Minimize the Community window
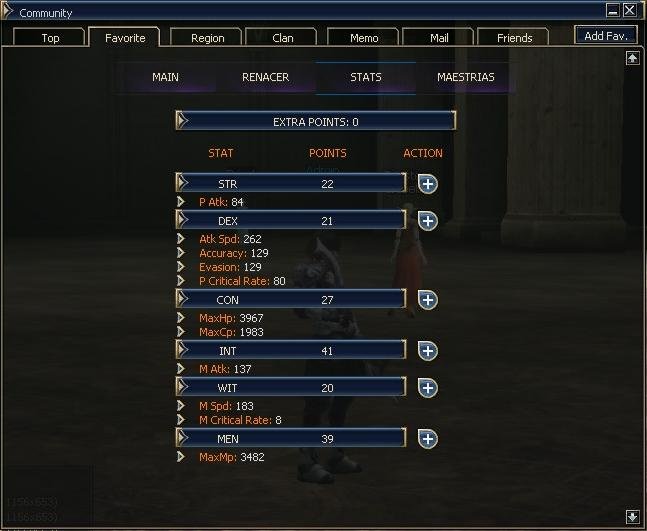The height and width of the screenshot is (531, 647). pyautogui.click(x=612, y=10)
